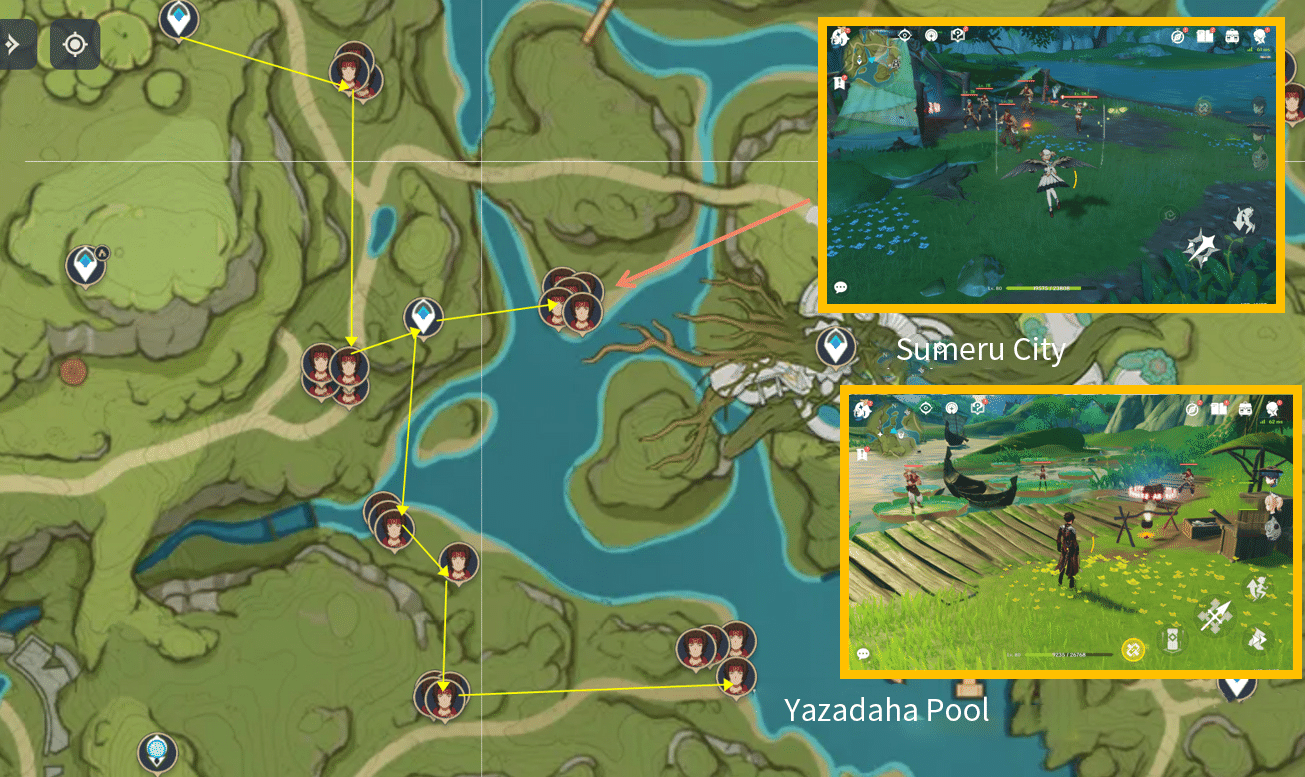The width and height of the screenshot is (1305, 777).
Task: Open the Paimon menu in Sumeru City screenshot
Action: click(x=840, y=37)
